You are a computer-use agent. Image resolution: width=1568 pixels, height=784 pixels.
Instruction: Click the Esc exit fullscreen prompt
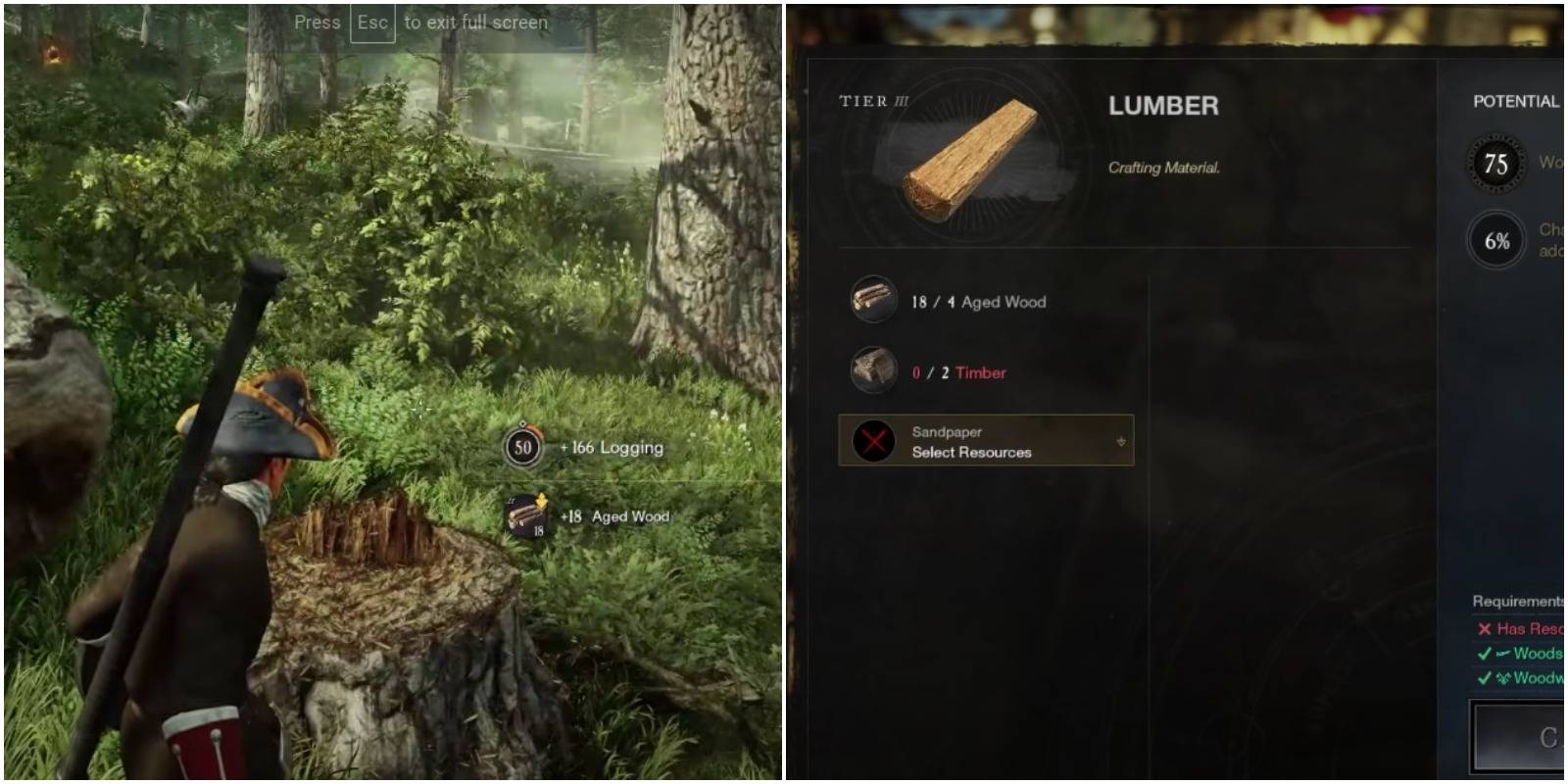coord(372,22)
